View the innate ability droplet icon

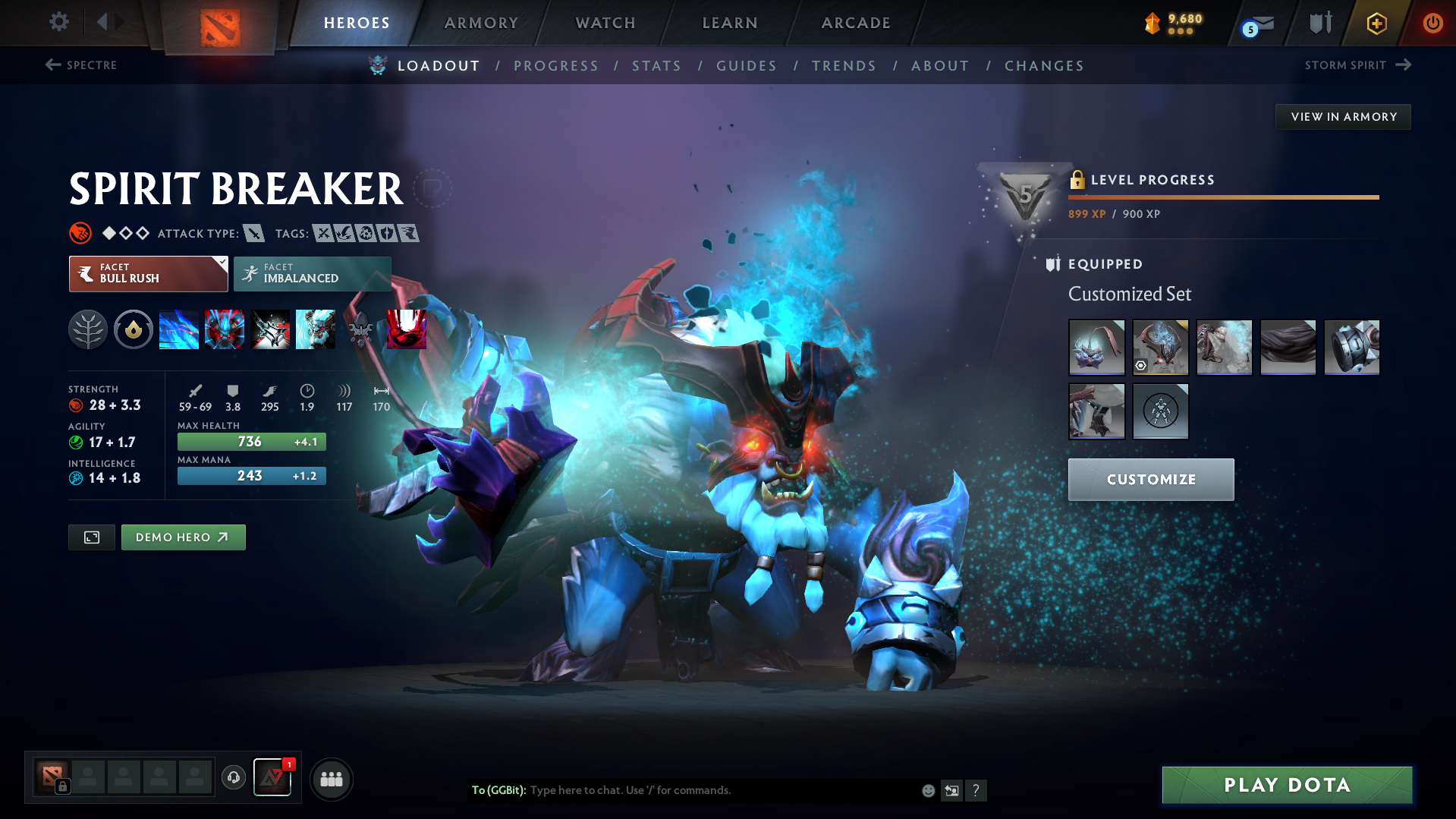tap(134, 329)
